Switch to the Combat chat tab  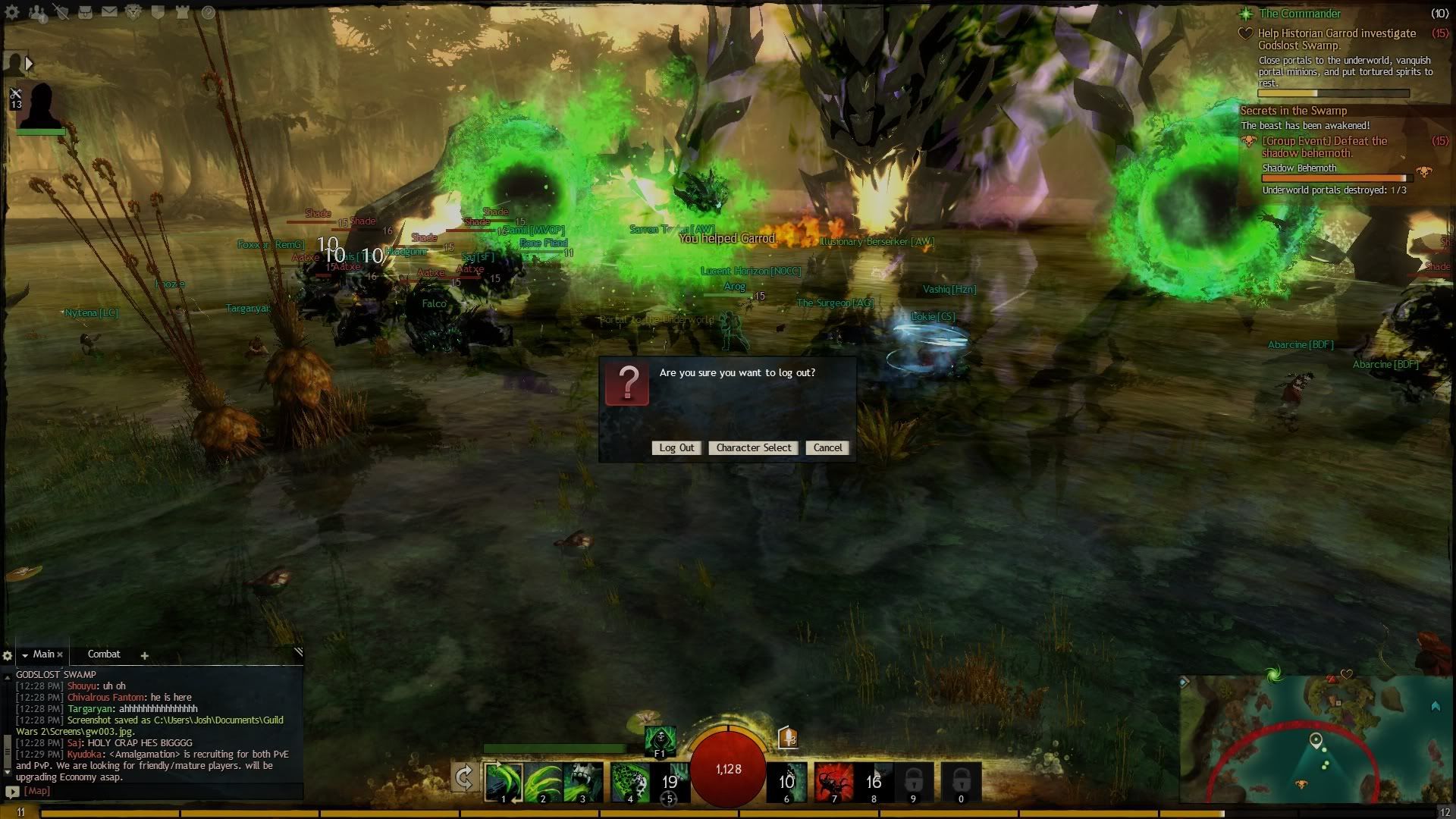(104, 654)
